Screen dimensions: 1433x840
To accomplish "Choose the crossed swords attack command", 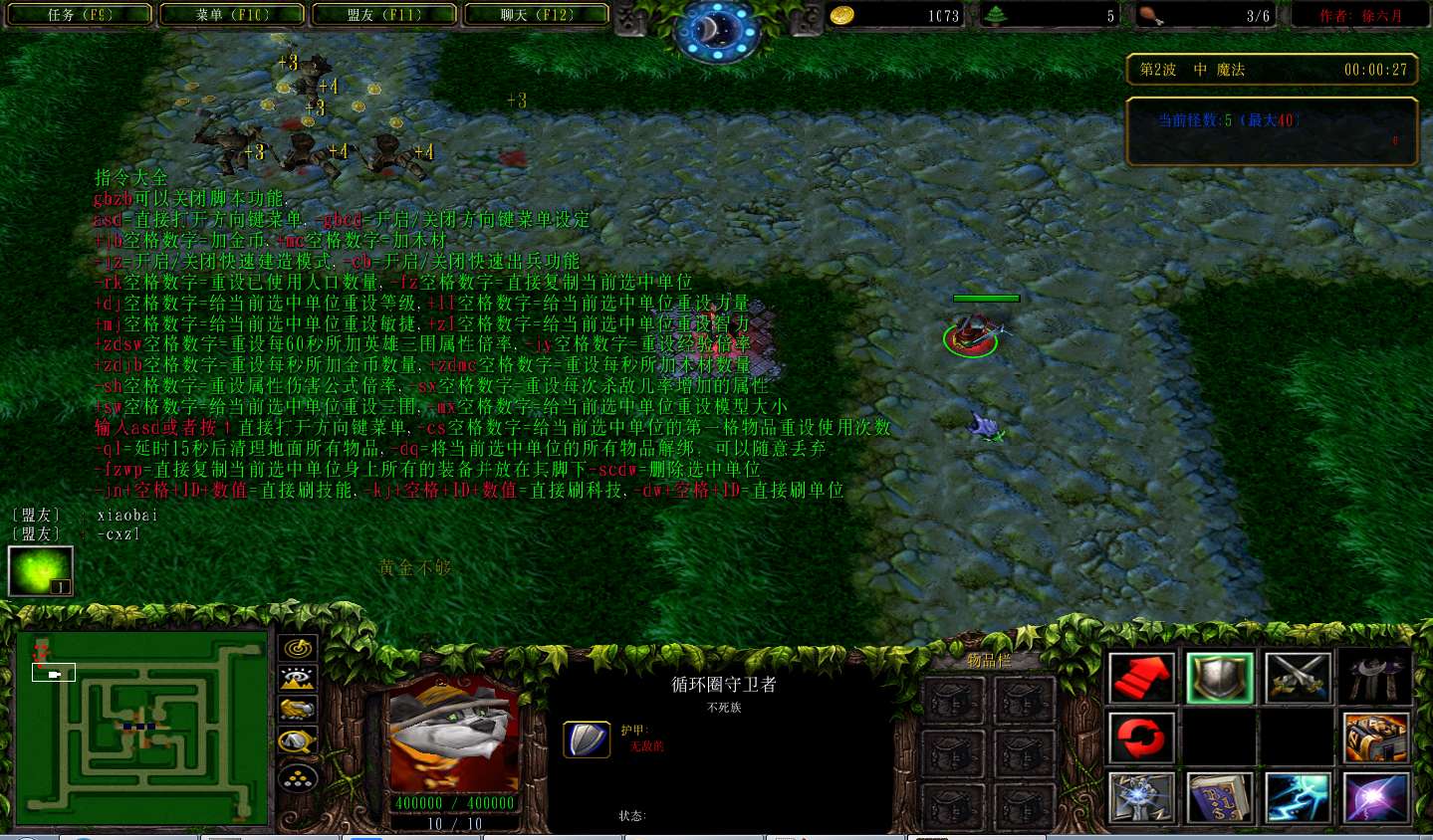I will (x=1297, y=678).
